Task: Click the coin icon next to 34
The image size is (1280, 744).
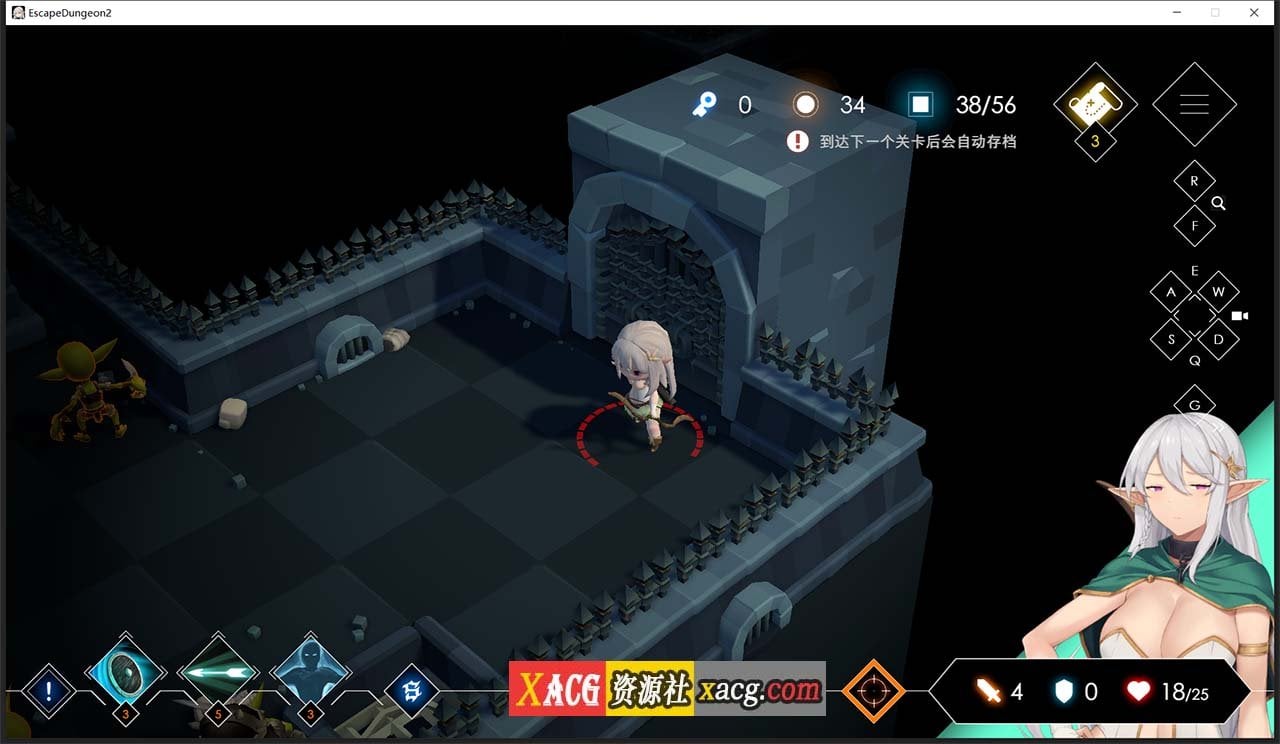Action: (x=806, y=104)
